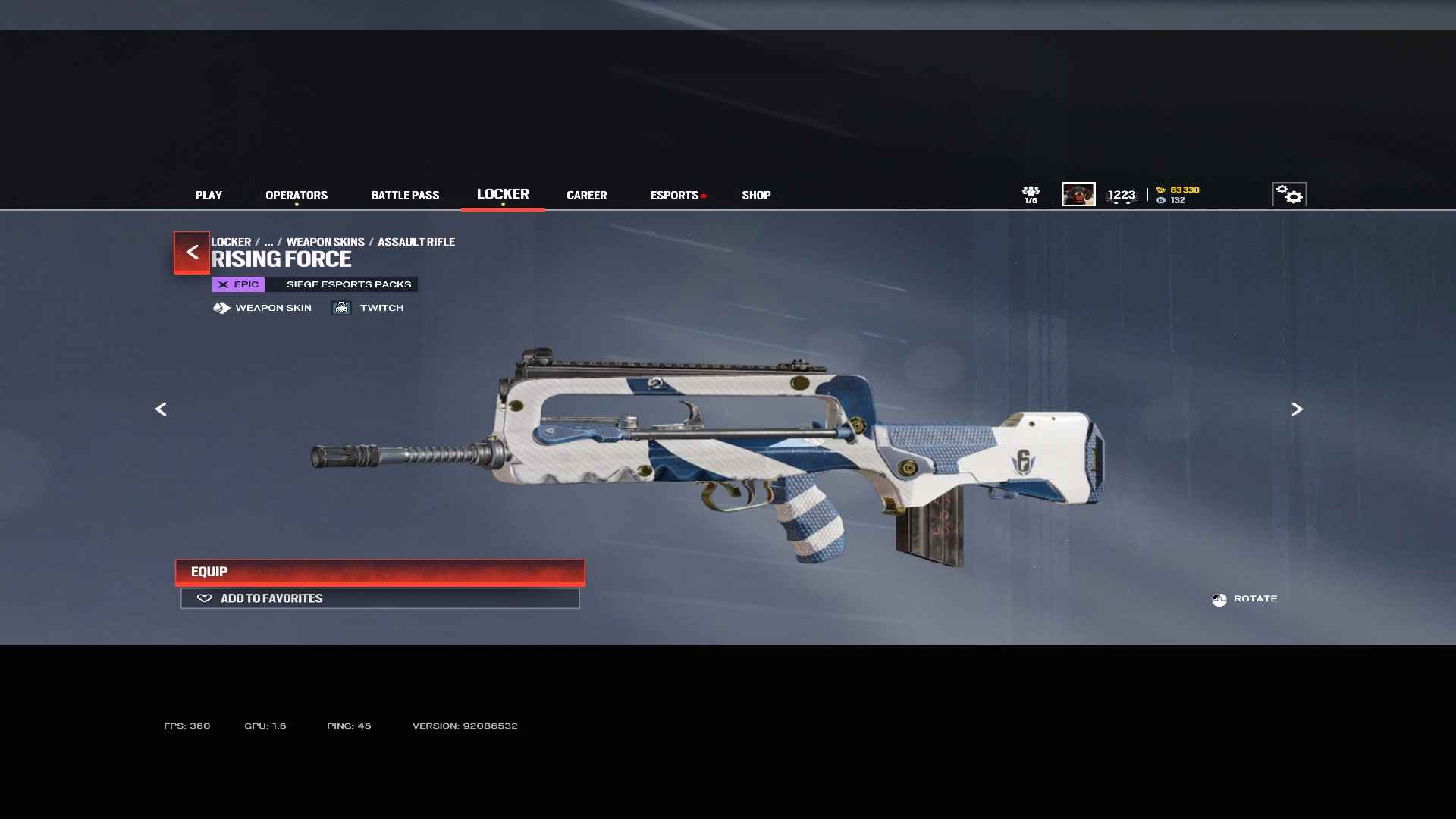Open Weapon Skins breadcrumb link
1456x819 pixels.
[x=325, y=242]
